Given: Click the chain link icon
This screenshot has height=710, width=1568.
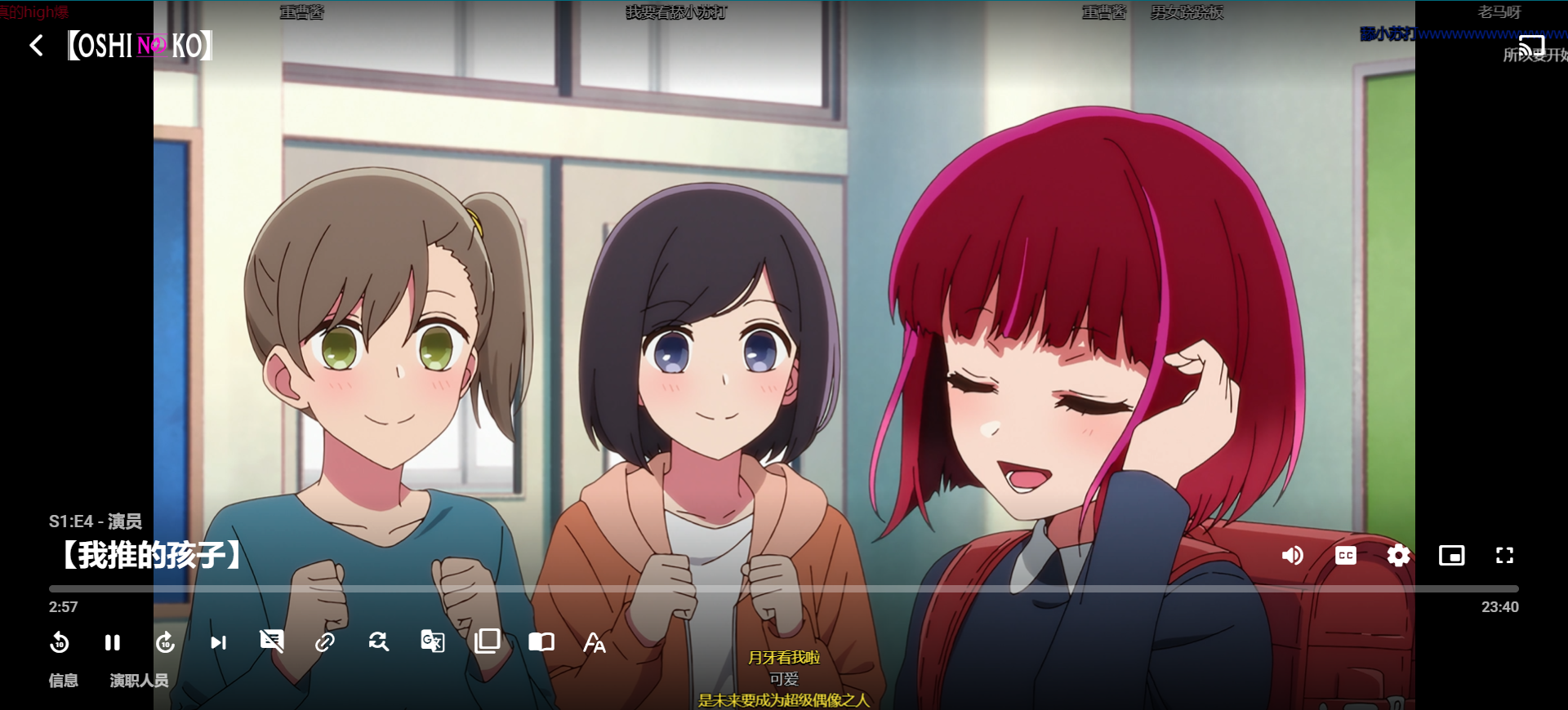Looking at the screenshot, I should pos(325,643).
